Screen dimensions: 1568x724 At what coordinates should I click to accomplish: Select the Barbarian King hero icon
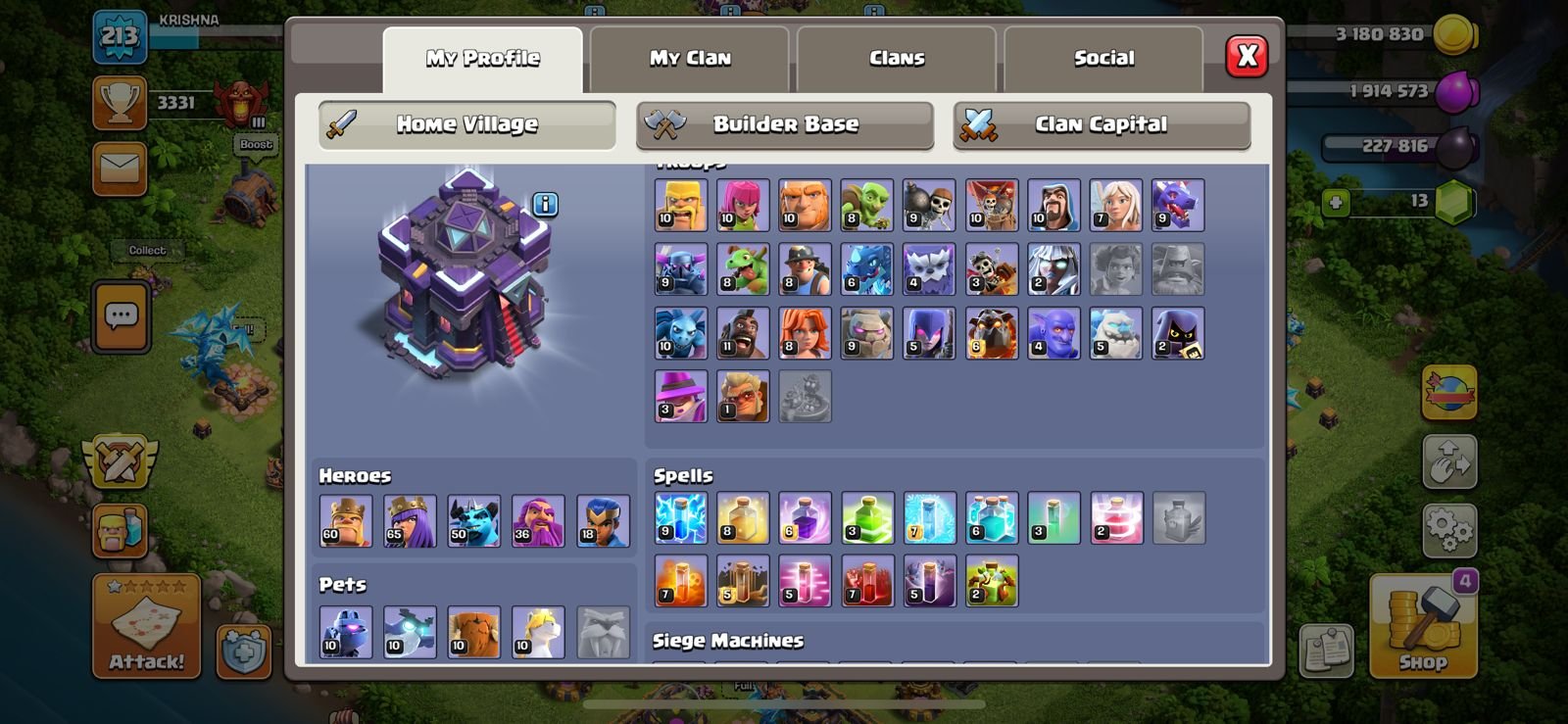click(346, 520)
